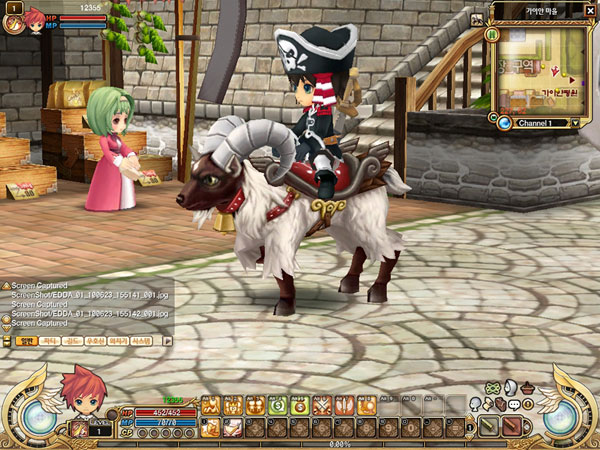Image resolution: width=600 pixels, height=450 pixels.
Task: Switch to the last chat tab in the row
Action: tap(142, 341)
